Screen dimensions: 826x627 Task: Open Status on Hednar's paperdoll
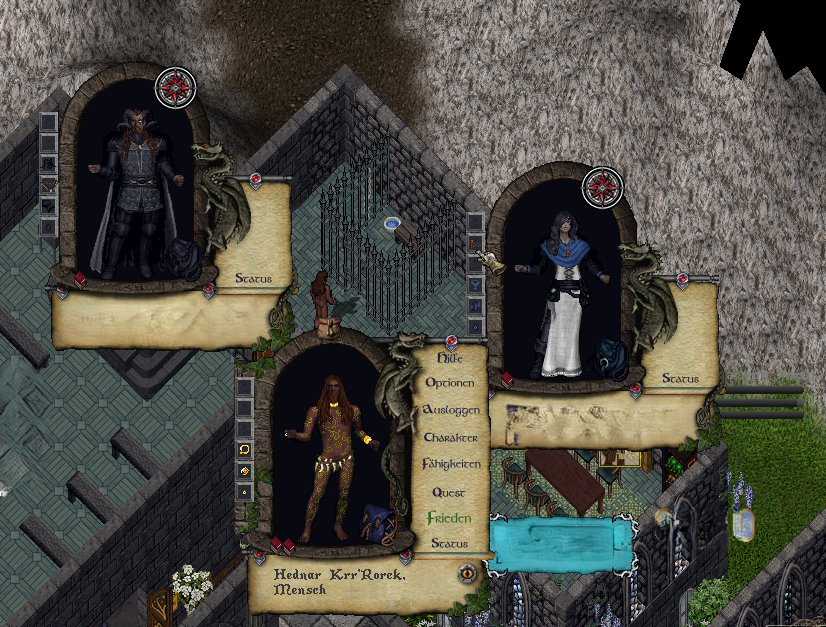pyautogui.click(x=450, y=543)
